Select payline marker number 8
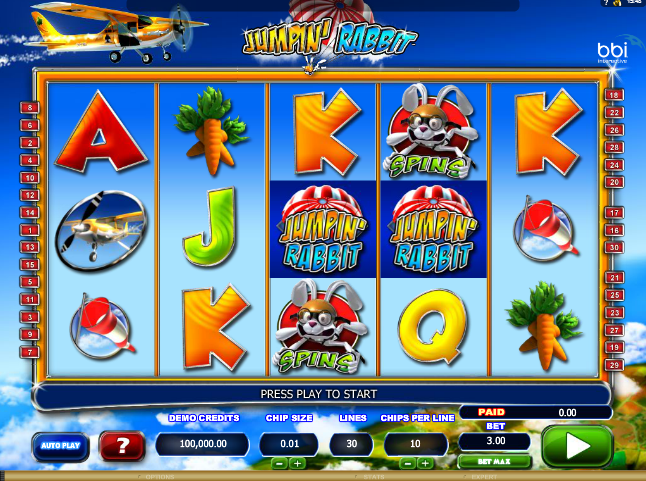The height and width of the screenshot is (481, 646). [30, 107]
